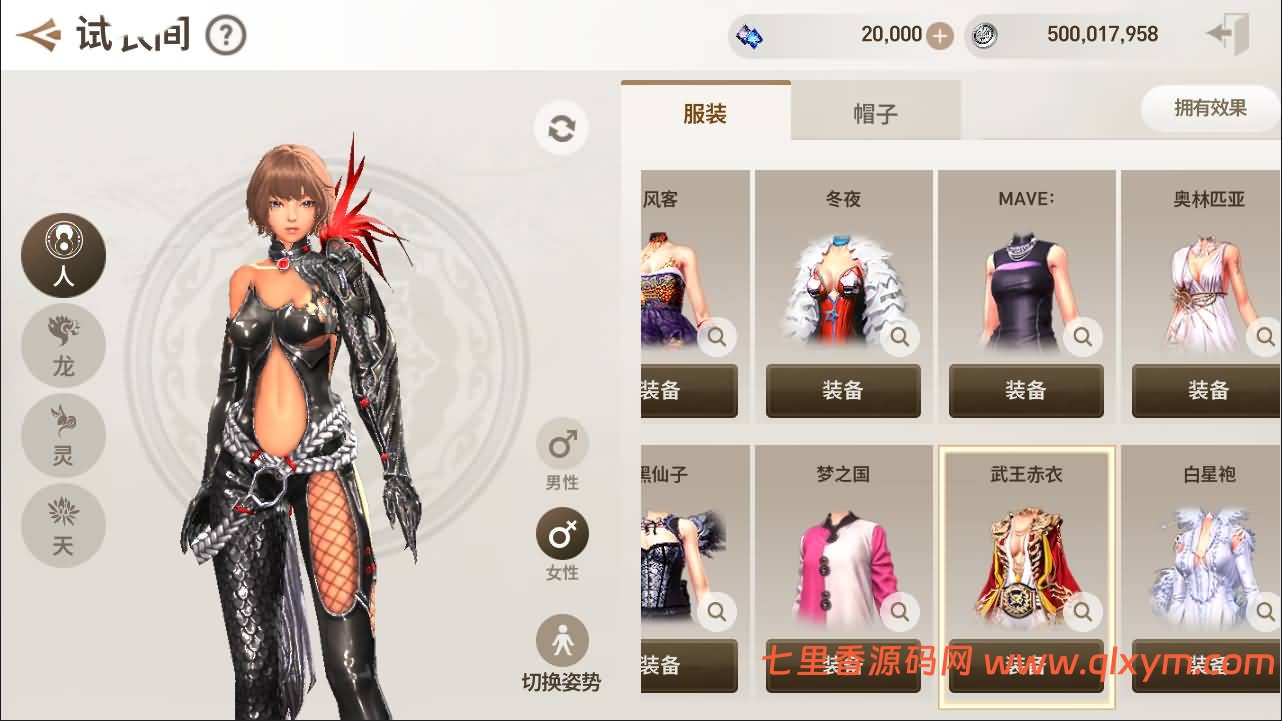Open the switch pose (切换姿势) control

tap(561, 640)
